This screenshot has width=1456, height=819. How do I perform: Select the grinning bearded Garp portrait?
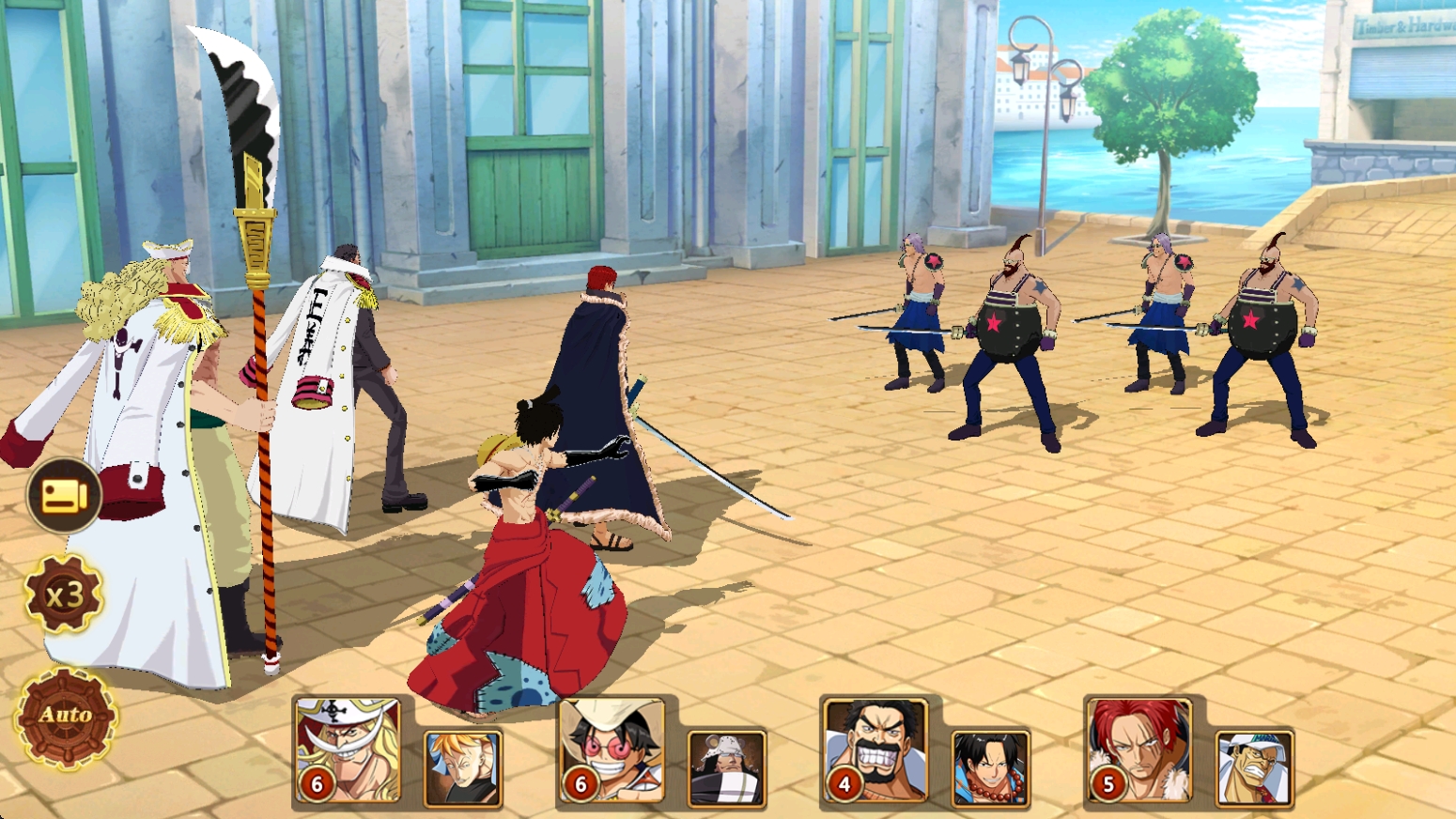click(875, 750)
